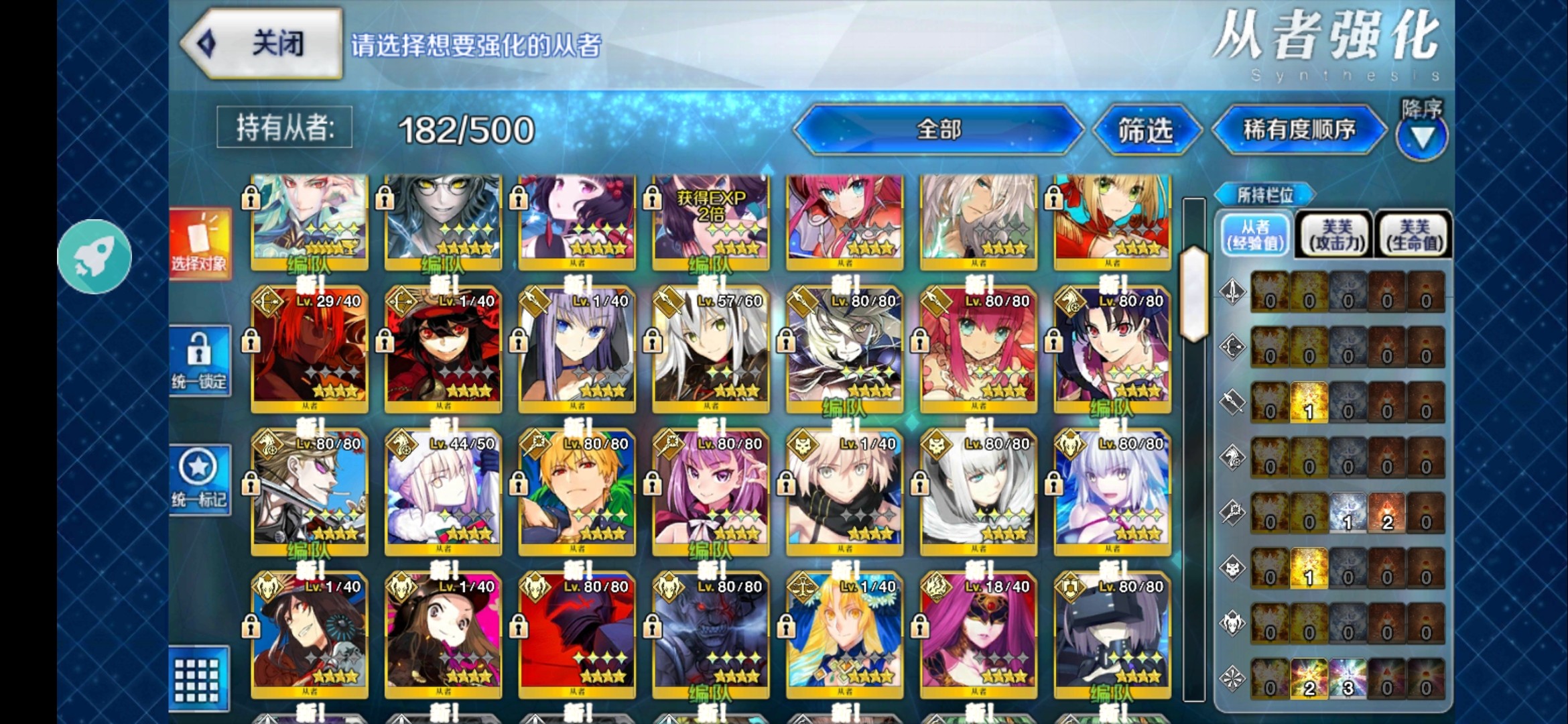Pick the servant card labeled 获得EXP 2倍
1568x724 pixels.
tap(710, 221)
